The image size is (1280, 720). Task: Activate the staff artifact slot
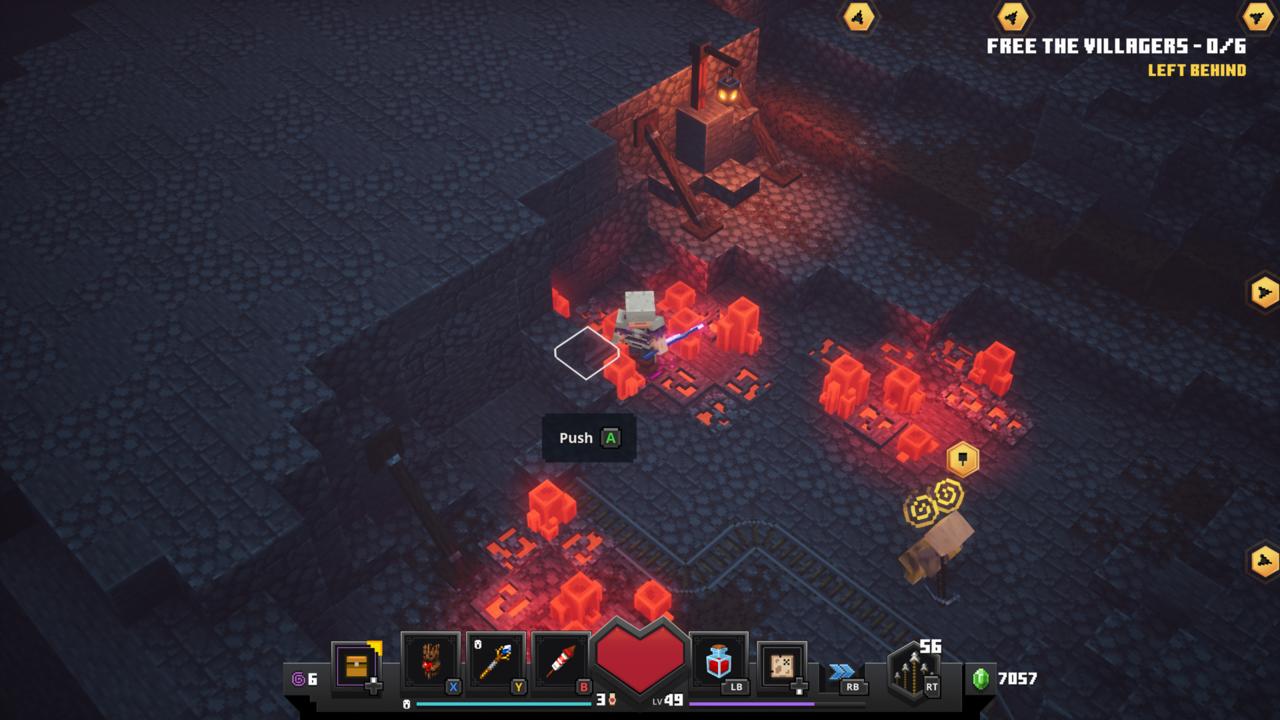click(496, 661)
